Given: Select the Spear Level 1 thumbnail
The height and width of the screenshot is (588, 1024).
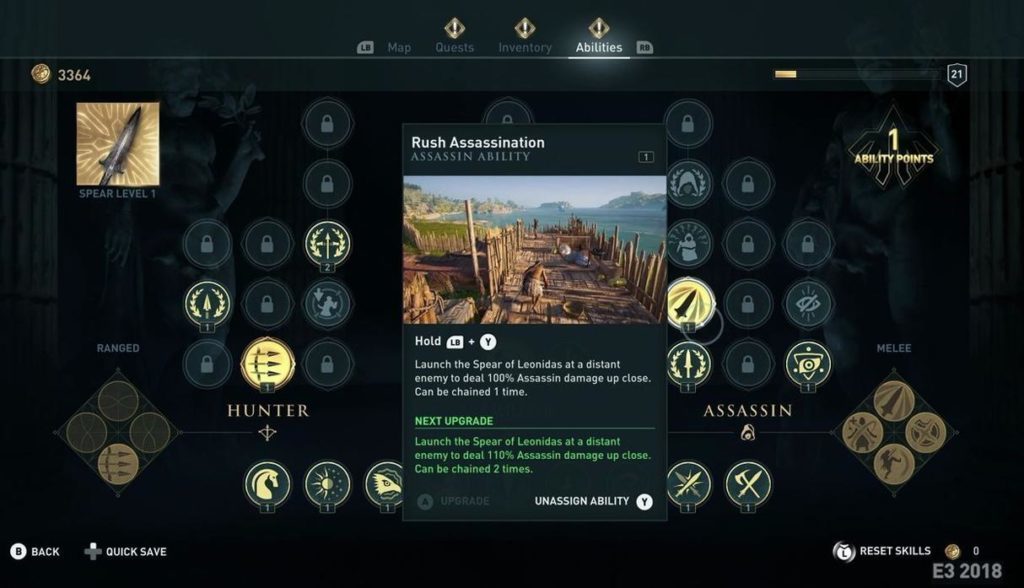Looking at the screenshot, I should pos(118,144).
